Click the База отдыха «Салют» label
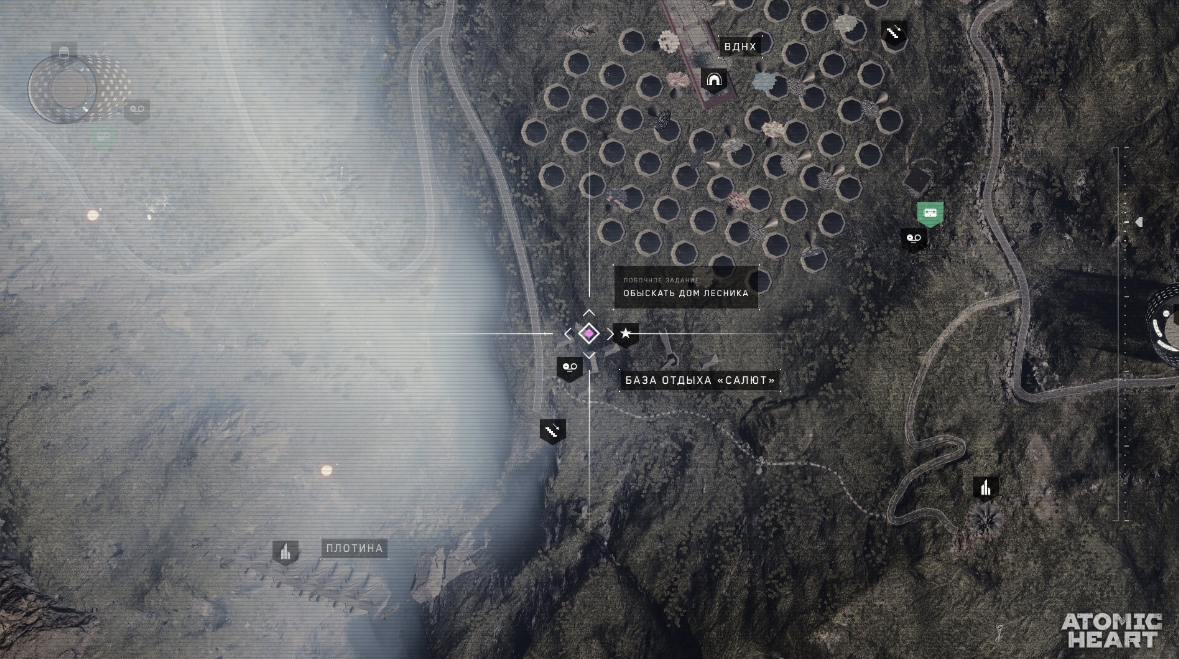Image resolution: width=1179 pixels, height=659 pixels. [x=700, y=380]
